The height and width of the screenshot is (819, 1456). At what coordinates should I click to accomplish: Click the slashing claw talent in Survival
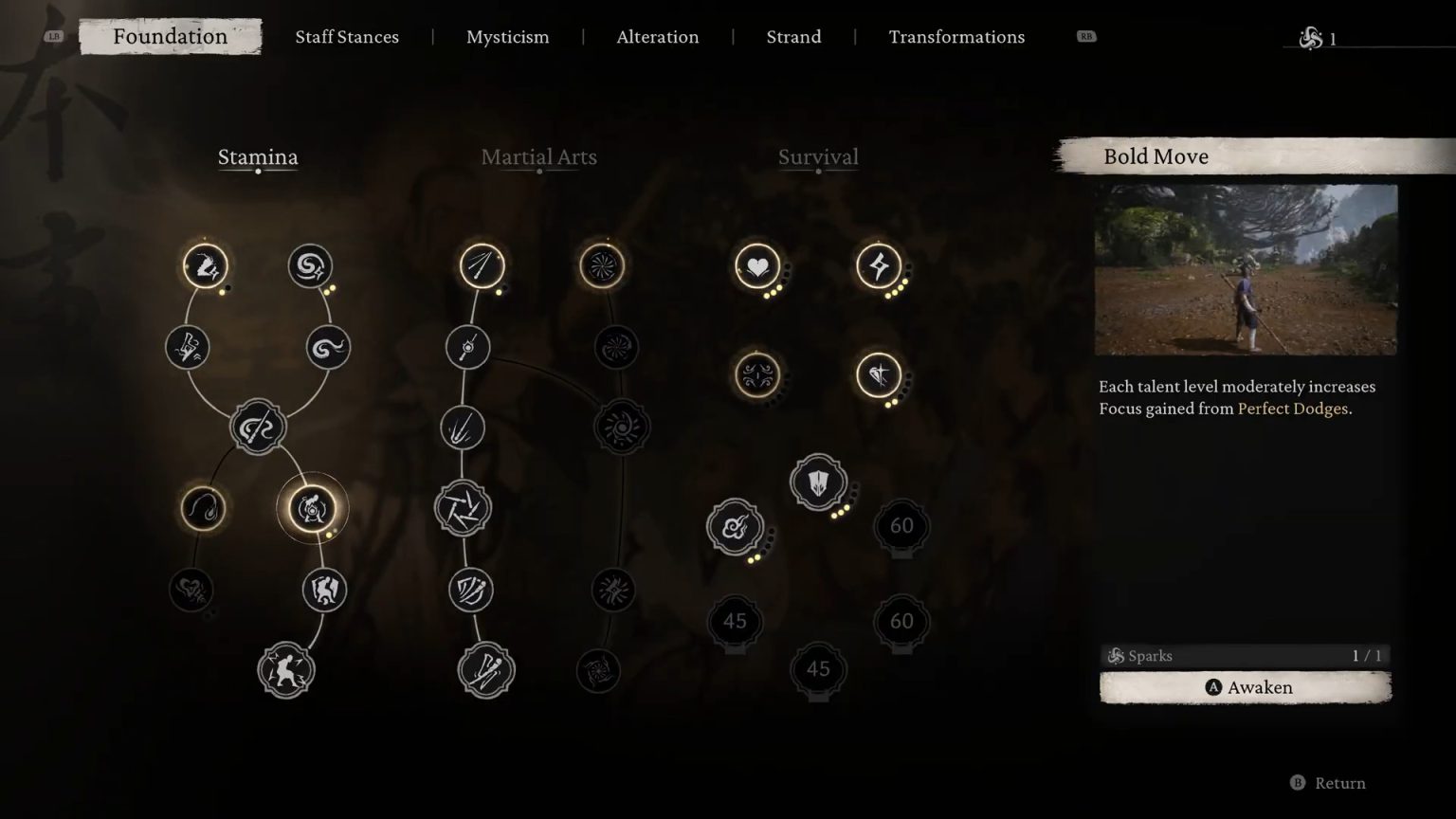point(879,374)
